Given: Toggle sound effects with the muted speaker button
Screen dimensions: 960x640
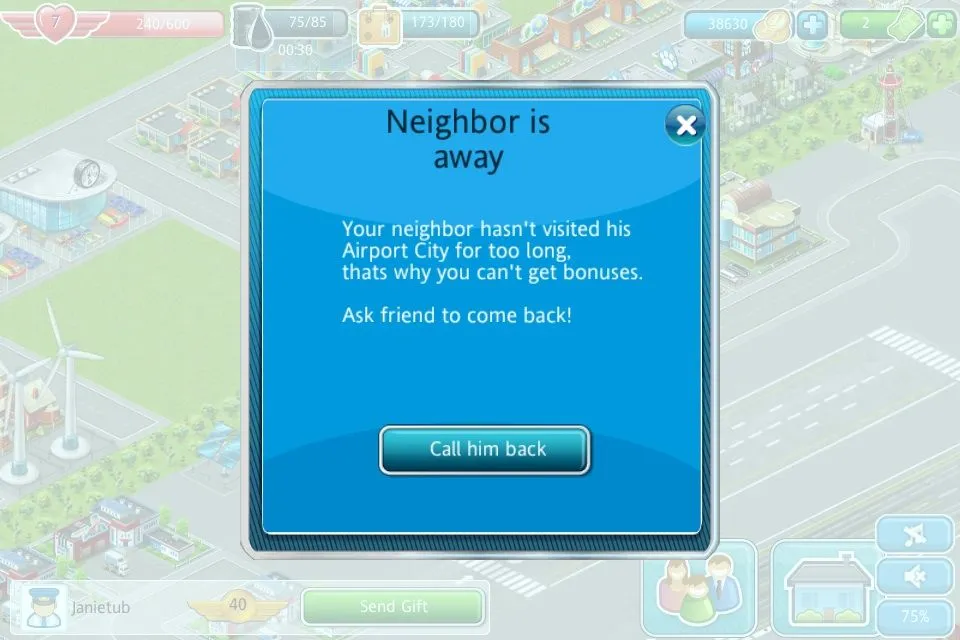Looking at the screenshot, I should click(914, 576).
